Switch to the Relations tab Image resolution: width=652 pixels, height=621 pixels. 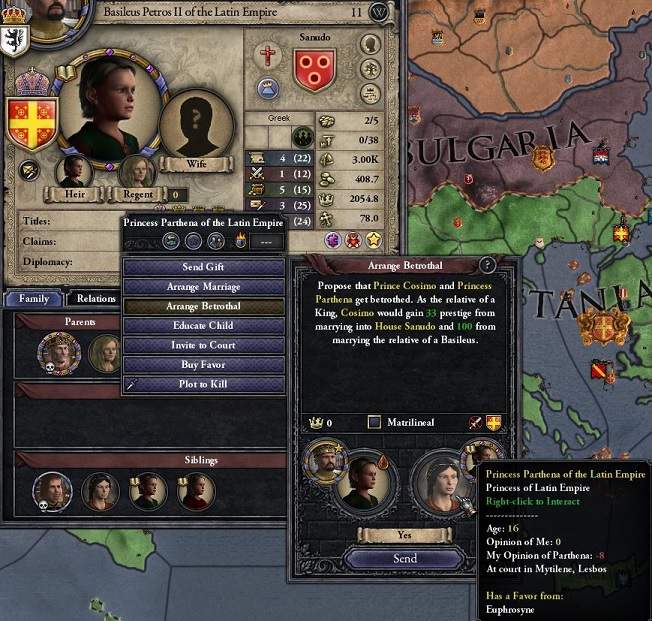tap(96, 298)
